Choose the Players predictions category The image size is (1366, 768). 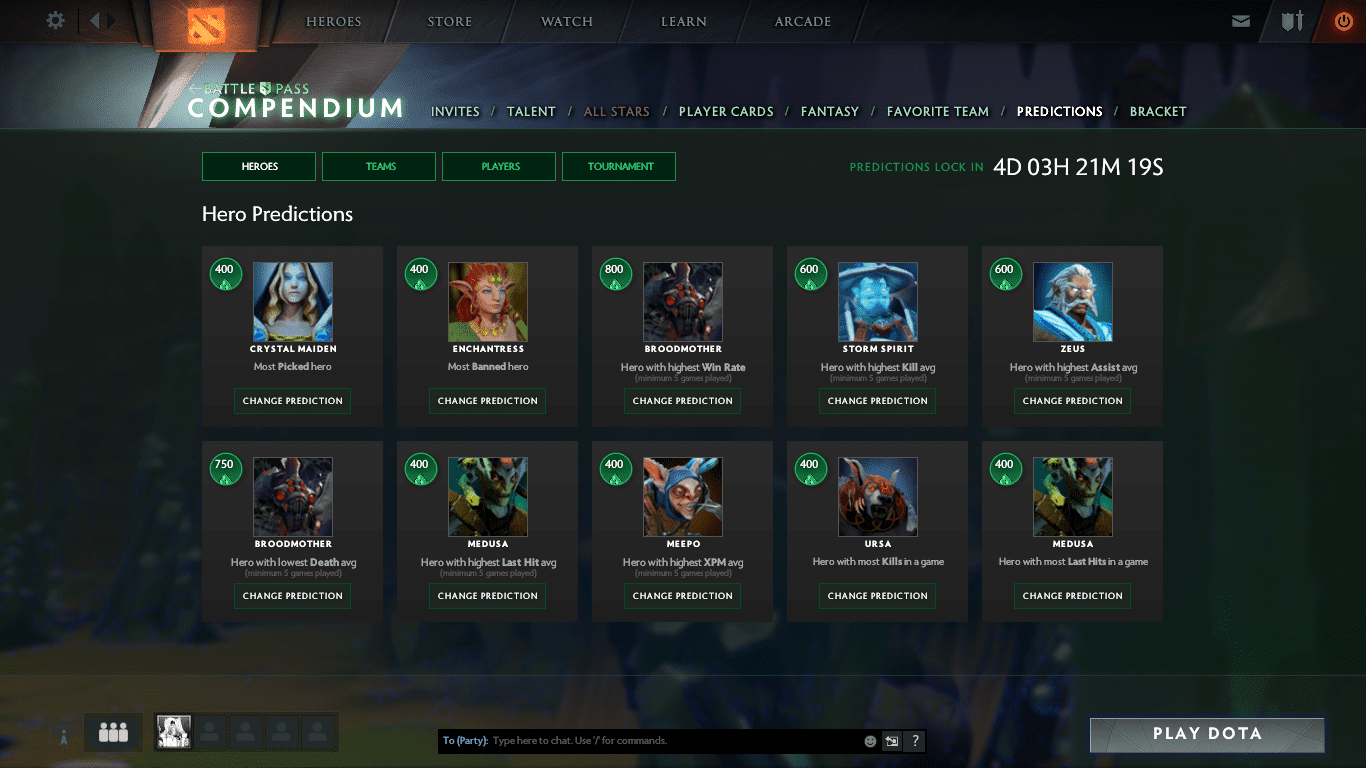pos(499,167)
